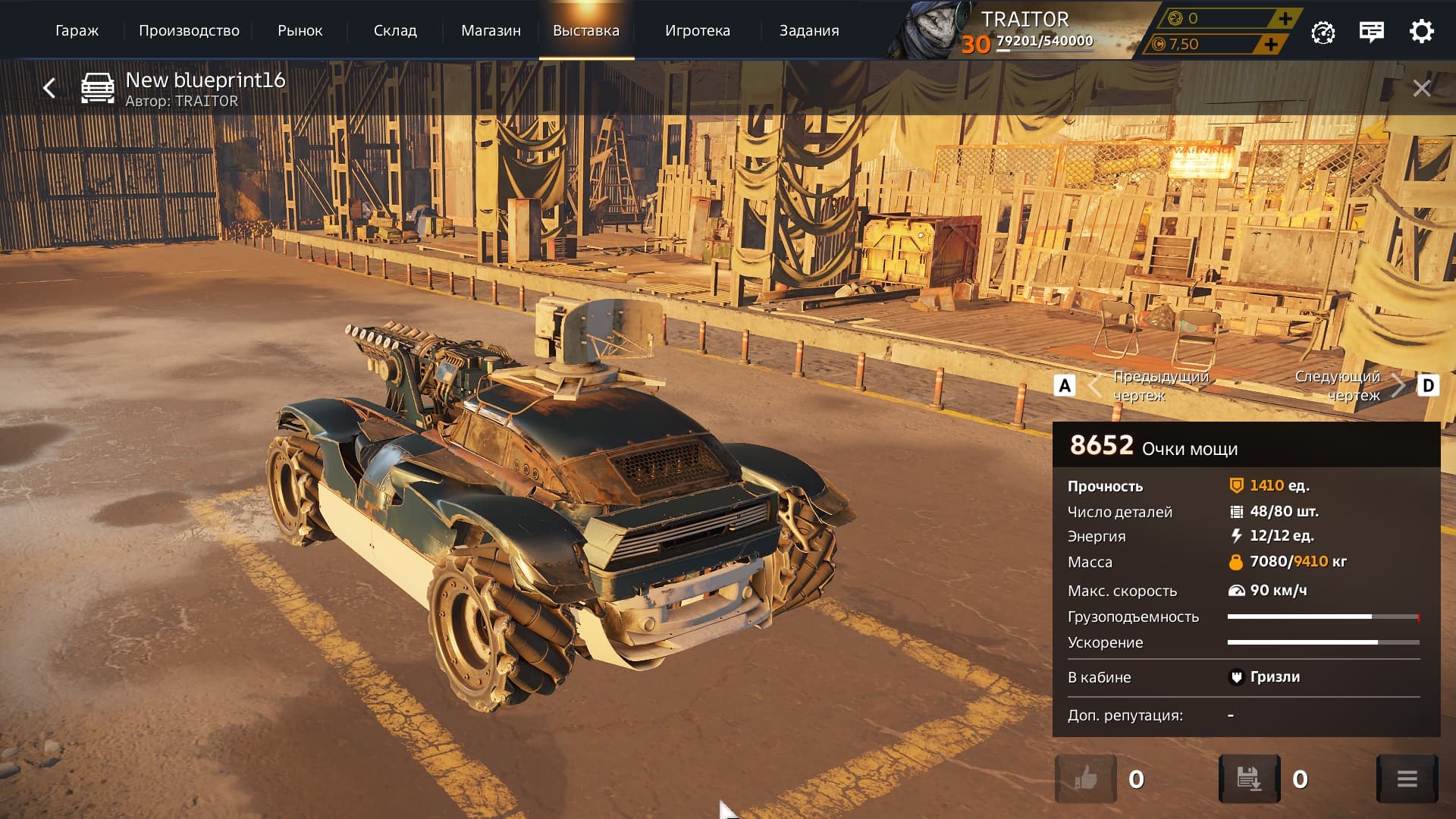Open the chat messages window
The width and height of the screenshot is (1456, 819).
(1372, 32)
